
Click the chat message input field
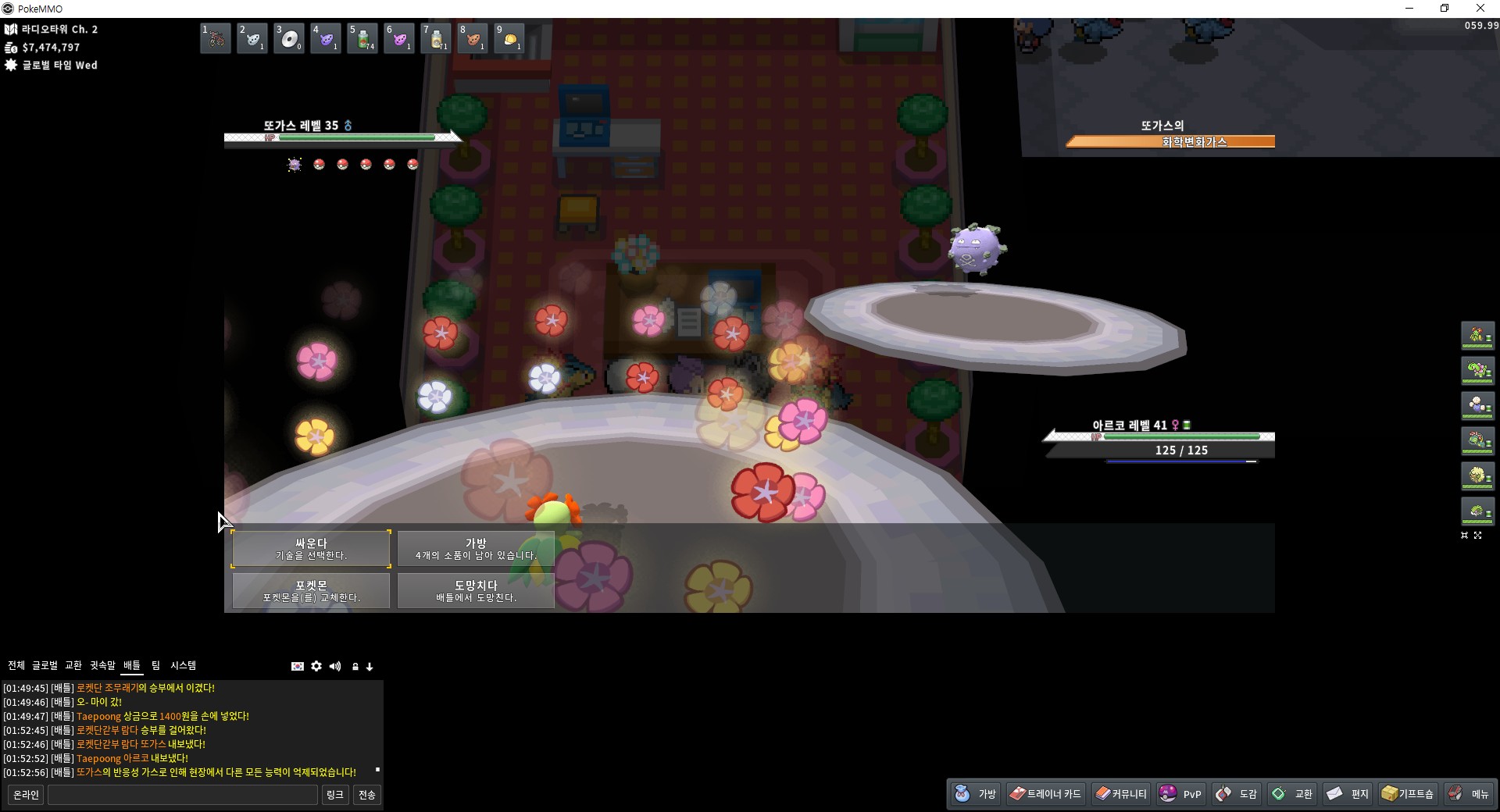click(x=183, y=795)
